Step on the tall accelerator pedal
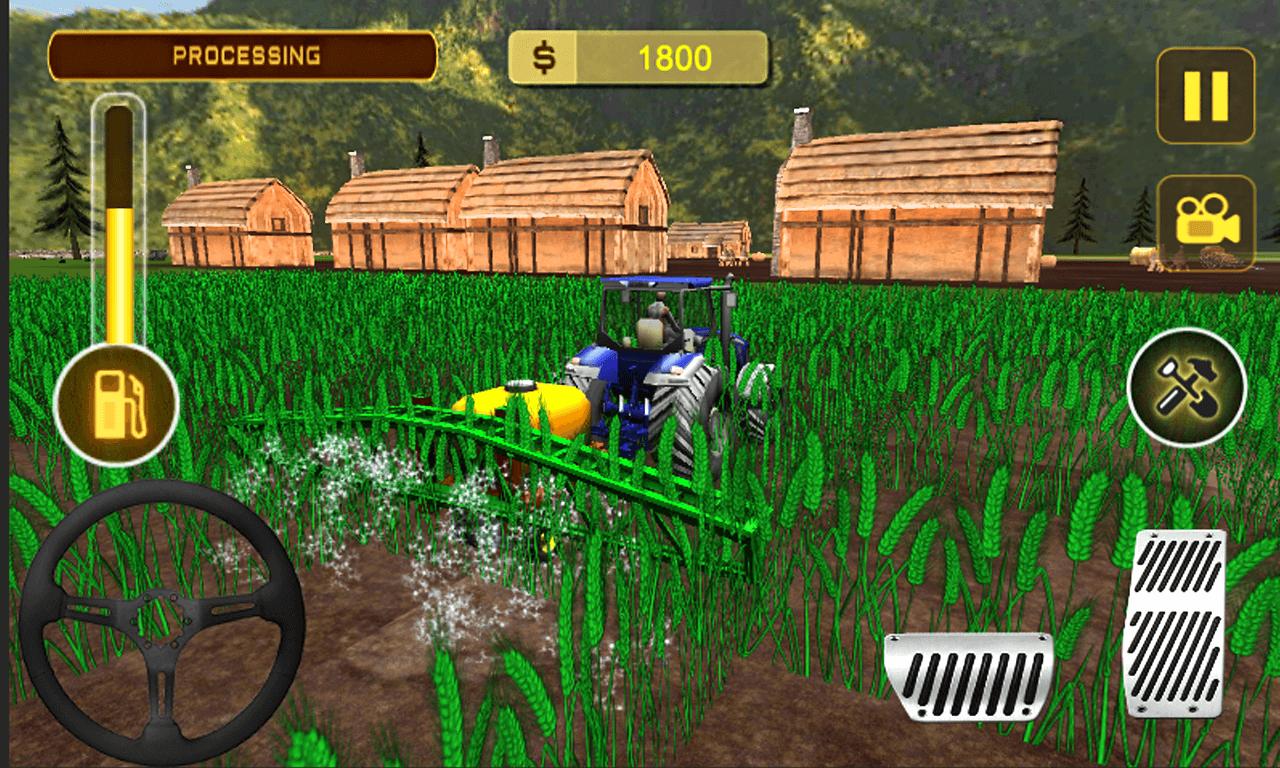The width and height of the screenshot is (1280, 768). [x=1173, y=622]
